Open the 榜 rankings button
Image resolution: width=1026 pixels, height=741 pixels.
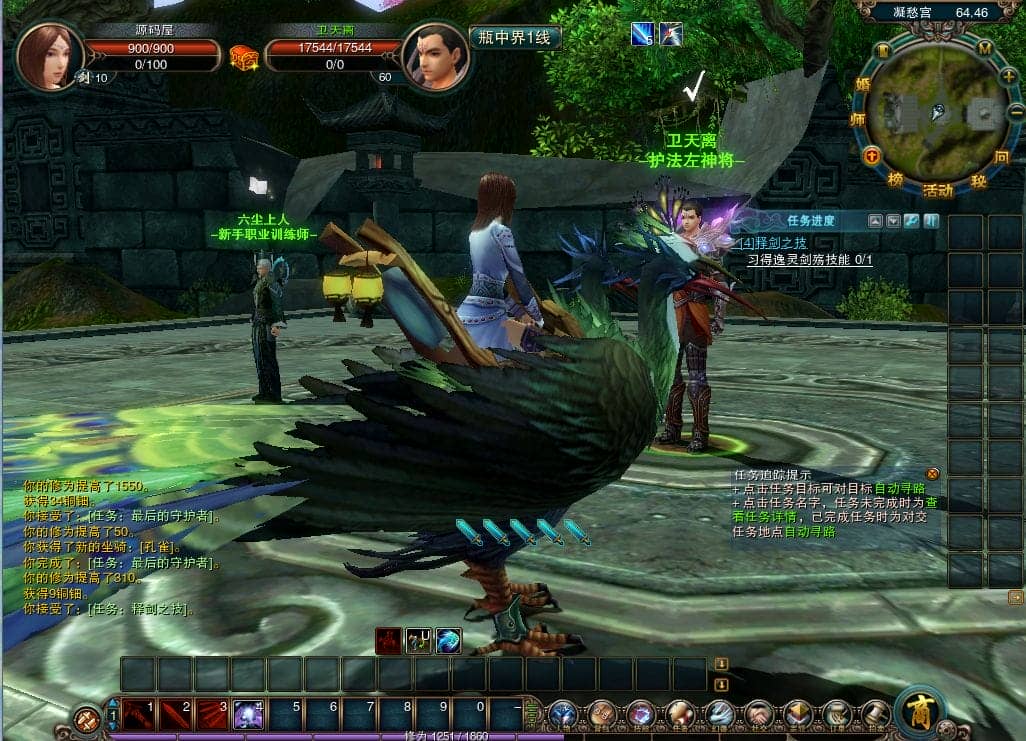tap(895, 179)
